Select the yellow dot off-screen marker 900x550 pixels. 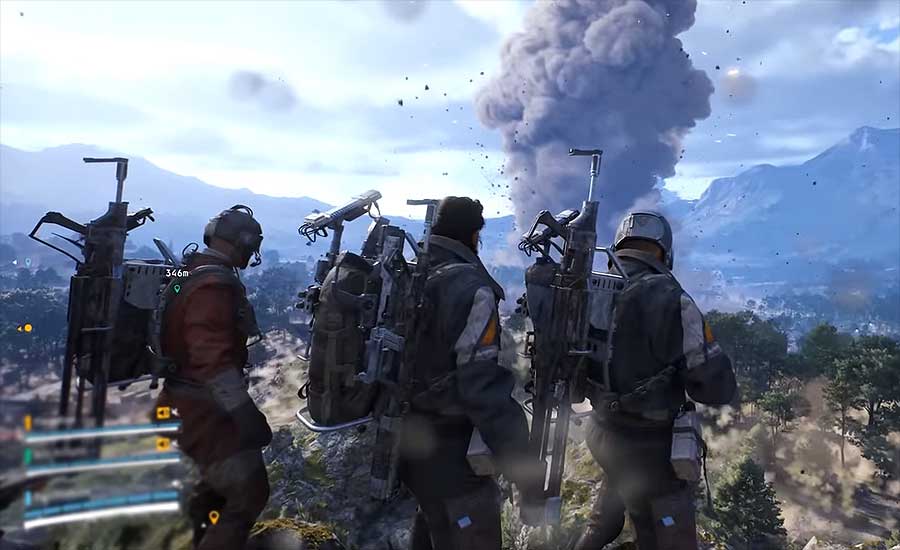click(26, 328)
